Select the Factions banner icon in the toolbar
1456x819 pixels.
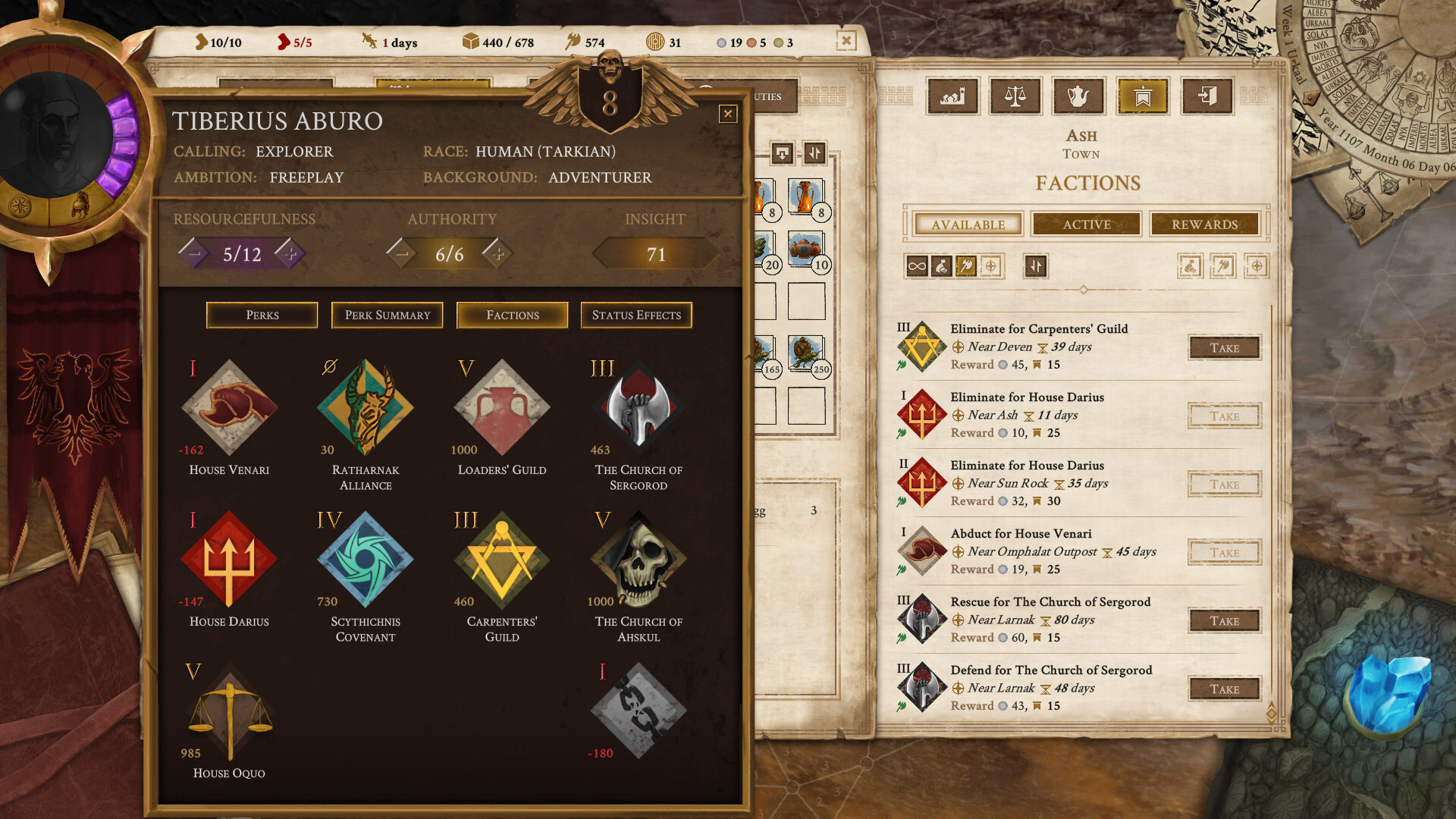(1142, 96)
